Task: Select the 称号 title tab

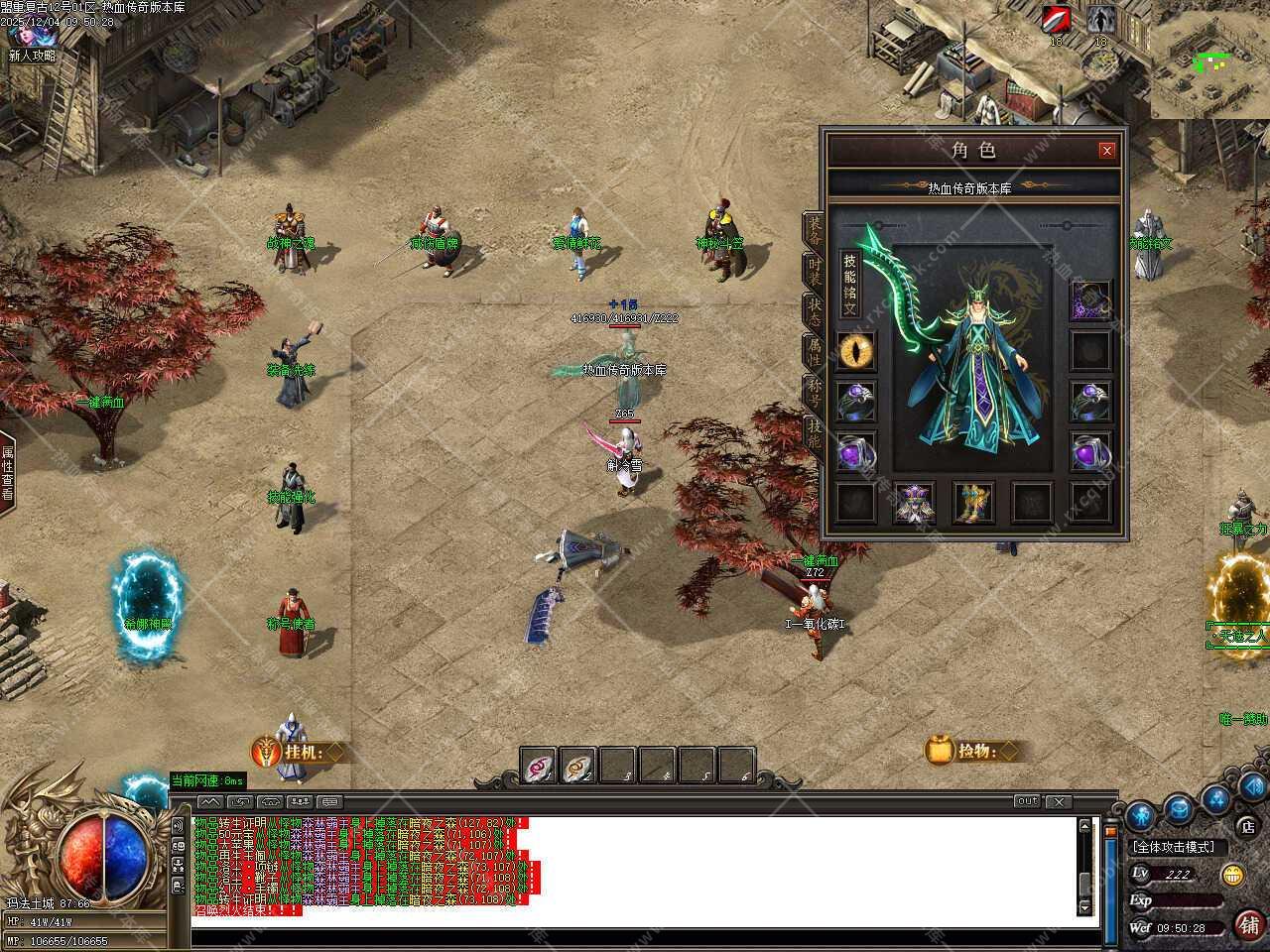Action: point(814,394)
